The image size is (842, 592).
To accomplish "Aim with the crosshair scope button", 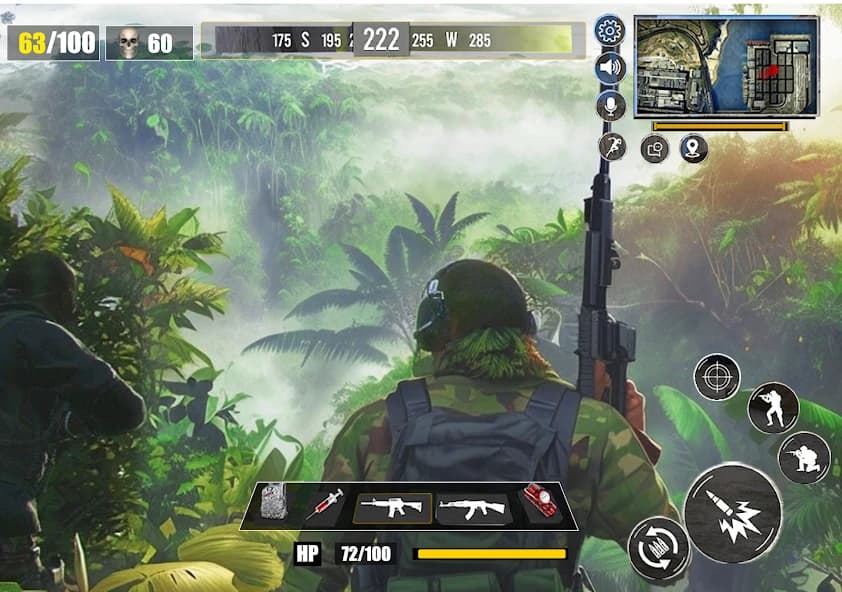I will 717,377.
